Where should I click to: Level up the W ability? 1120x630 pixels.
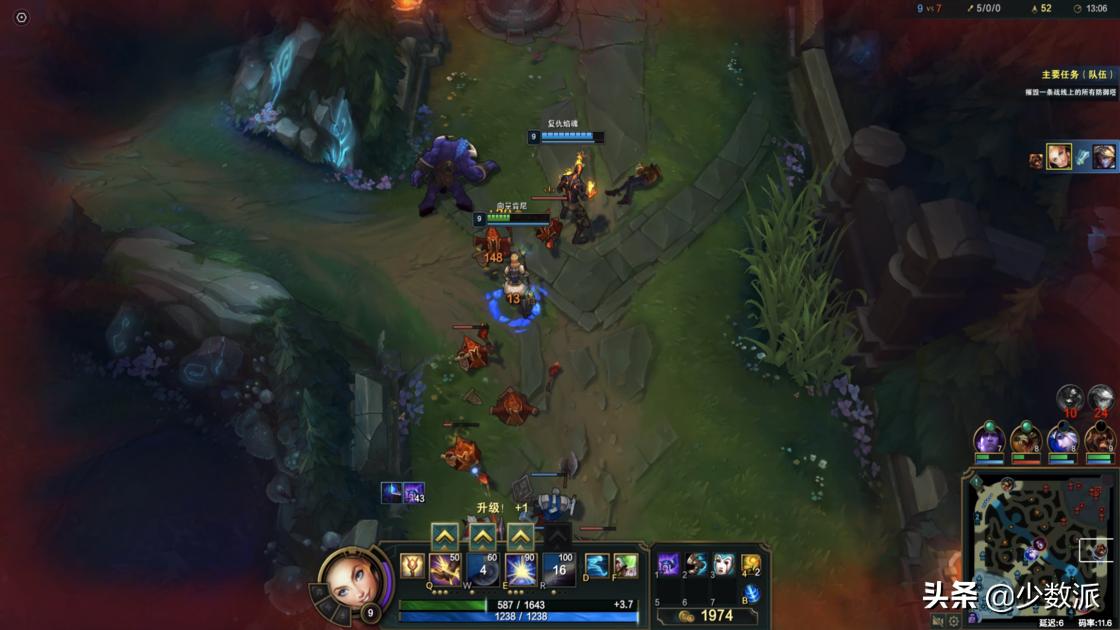click(x=483, y=536)
